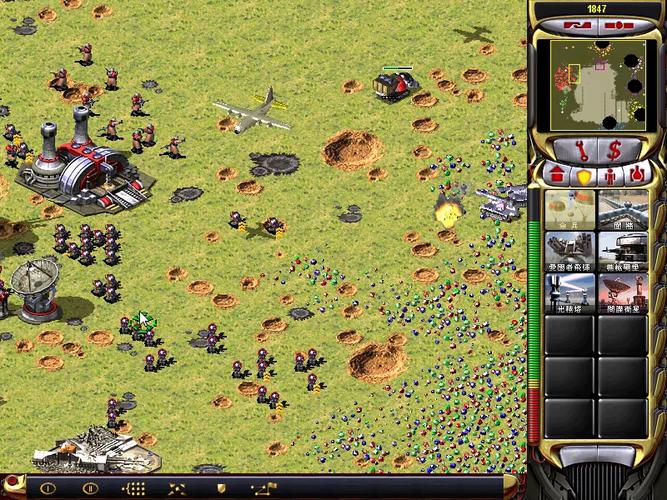The height and width of the screenshot is (500, 667).
Task: Select the prism tower build icon
Action: (570, 292)
